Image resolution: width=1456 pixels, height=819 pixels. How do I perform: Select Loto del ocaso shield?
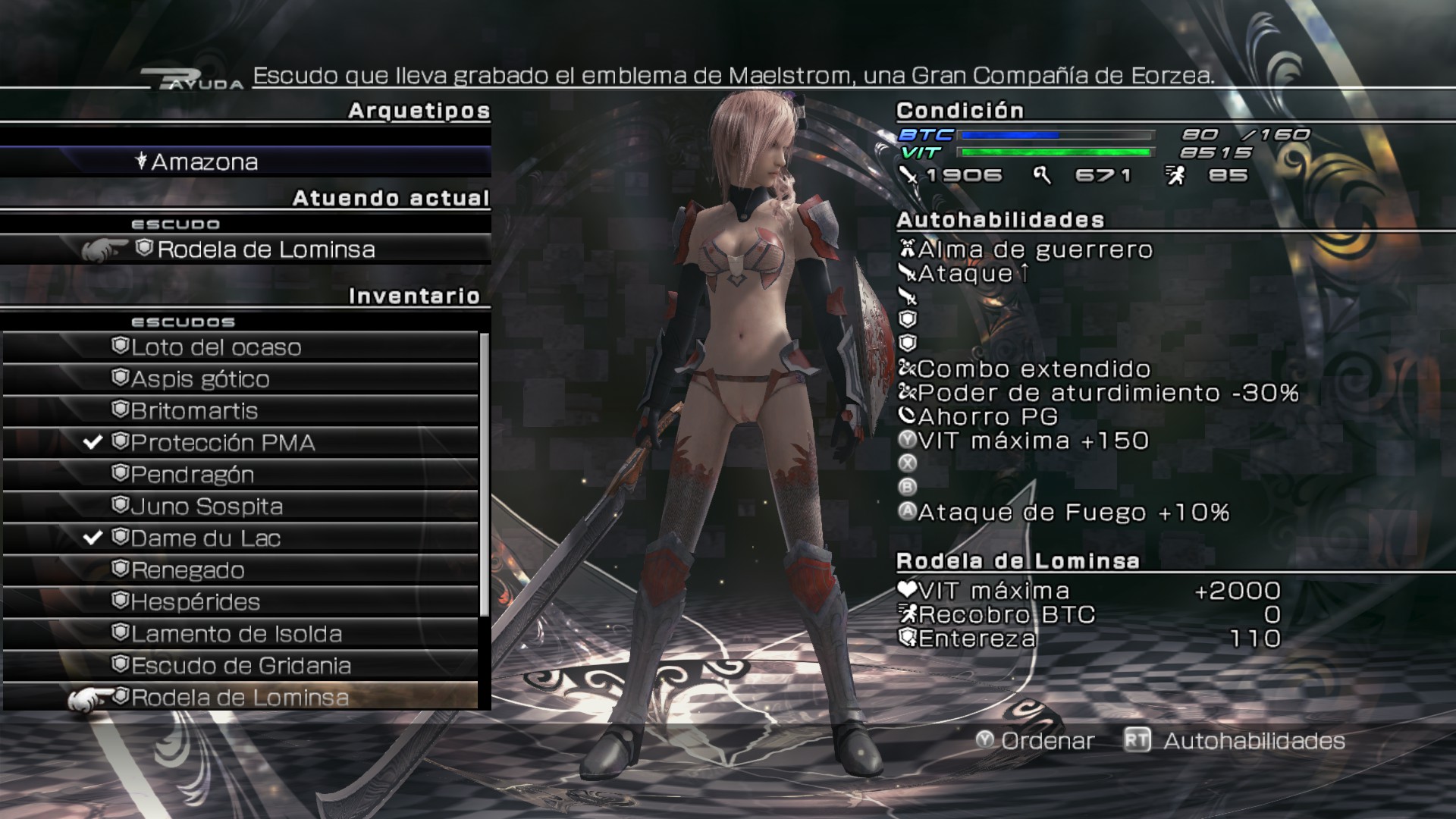(x=216, y=347)
